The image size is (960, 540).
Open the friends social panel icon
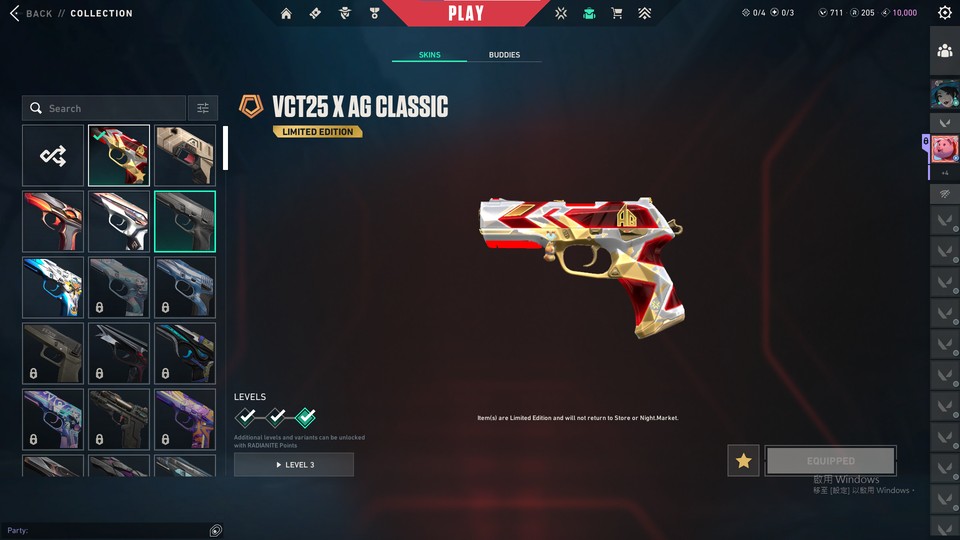[x=945, y=51]
